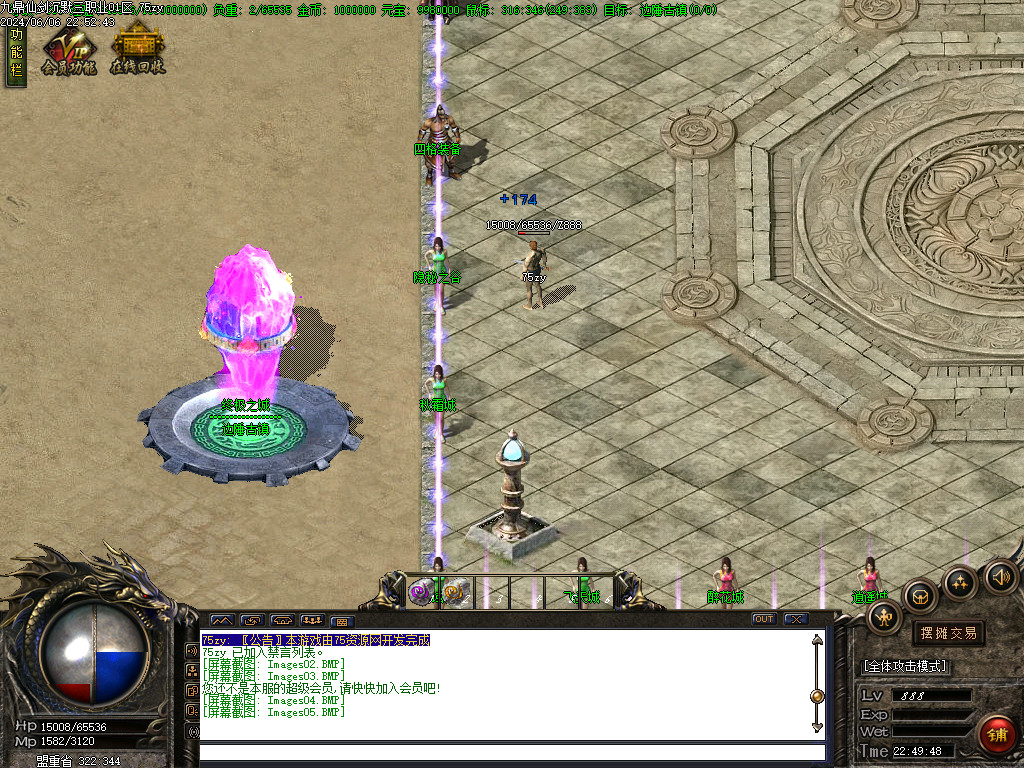The width and height of the screenshot is (1024, 768).
Task: Close the chat panel with X
Action: point(795,619)
